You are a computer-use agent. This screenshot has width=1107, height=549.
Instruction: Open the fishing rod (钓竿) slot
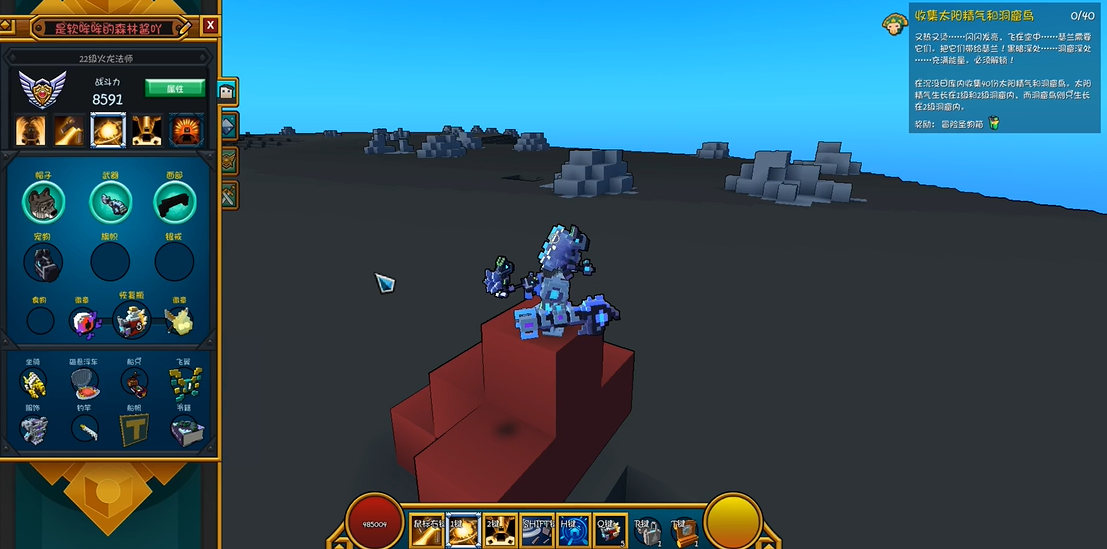(x=85, y=430)
